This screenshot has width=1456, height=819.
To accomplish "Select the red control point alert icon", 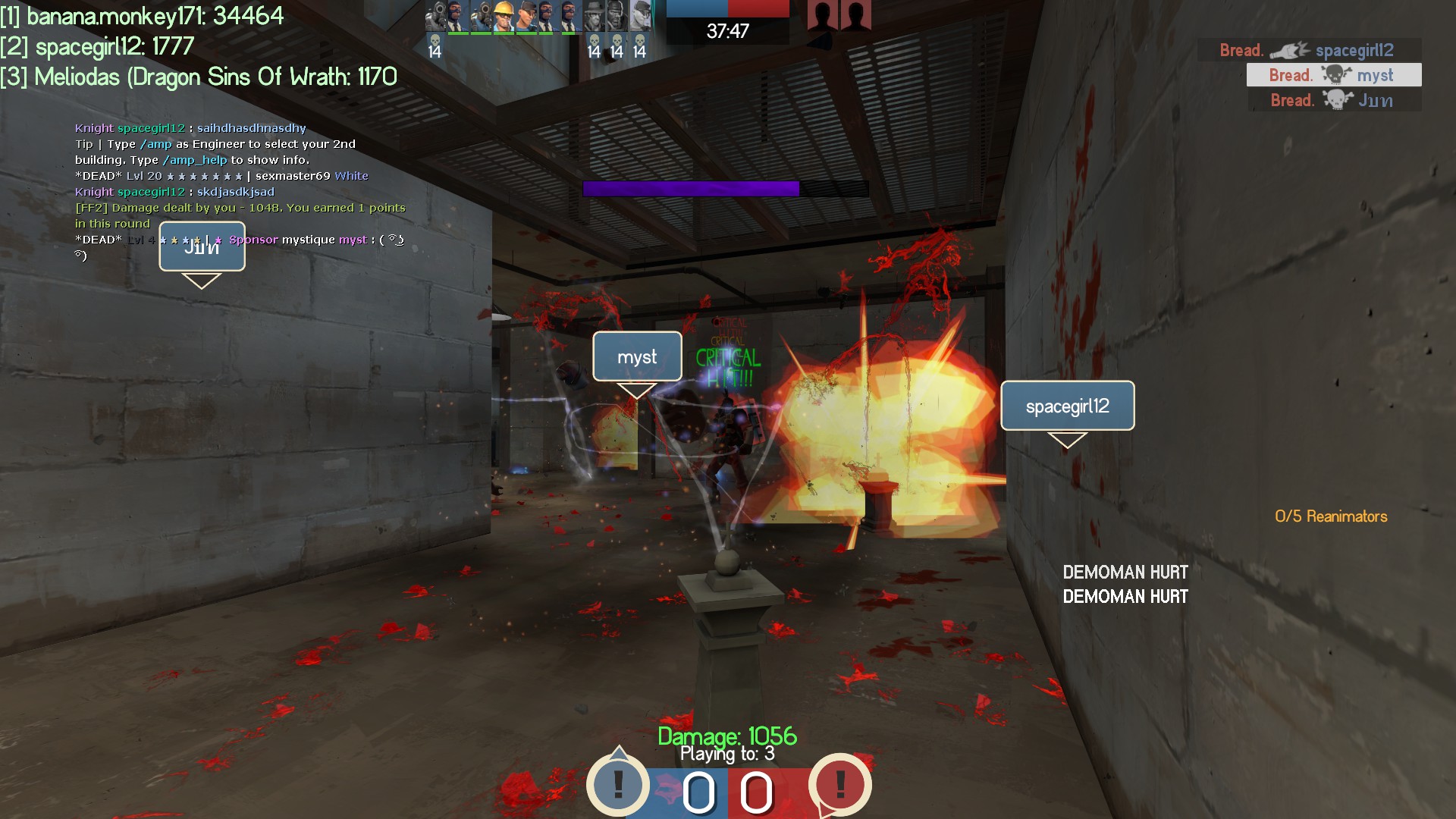I will pos(839,784).
